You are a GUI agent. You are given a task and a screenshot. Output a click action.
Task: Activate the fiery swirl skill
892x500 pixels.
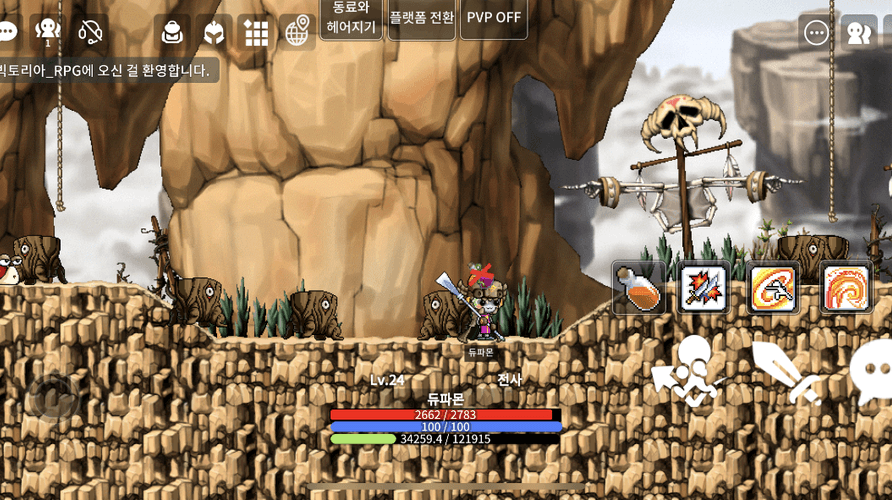click(846, 288)
